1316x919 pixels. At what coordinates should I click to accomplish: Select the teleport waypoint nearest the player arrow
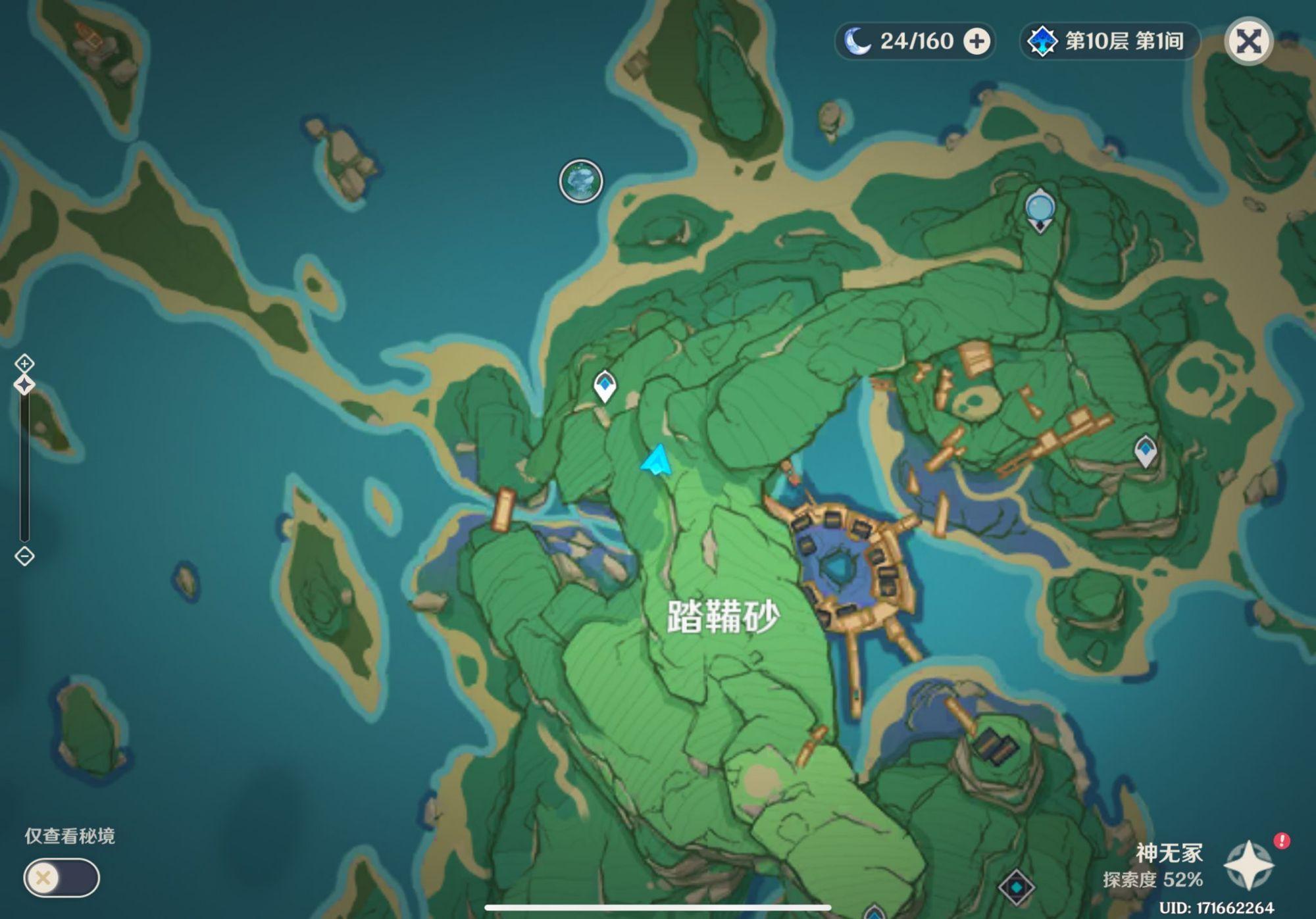coord(605,386)
